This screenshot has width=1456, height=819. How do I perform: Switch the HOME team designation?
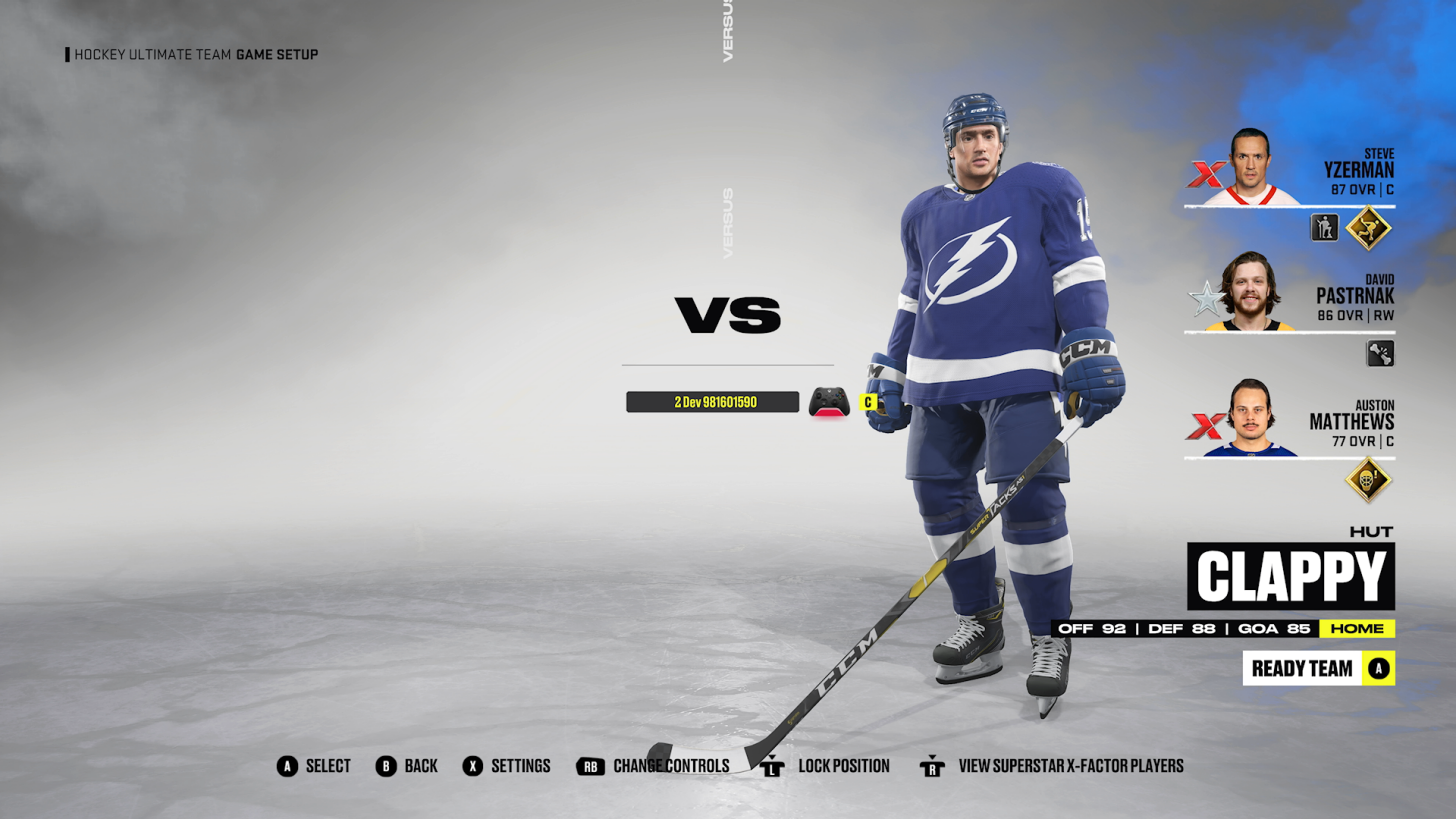point(1357,629)
